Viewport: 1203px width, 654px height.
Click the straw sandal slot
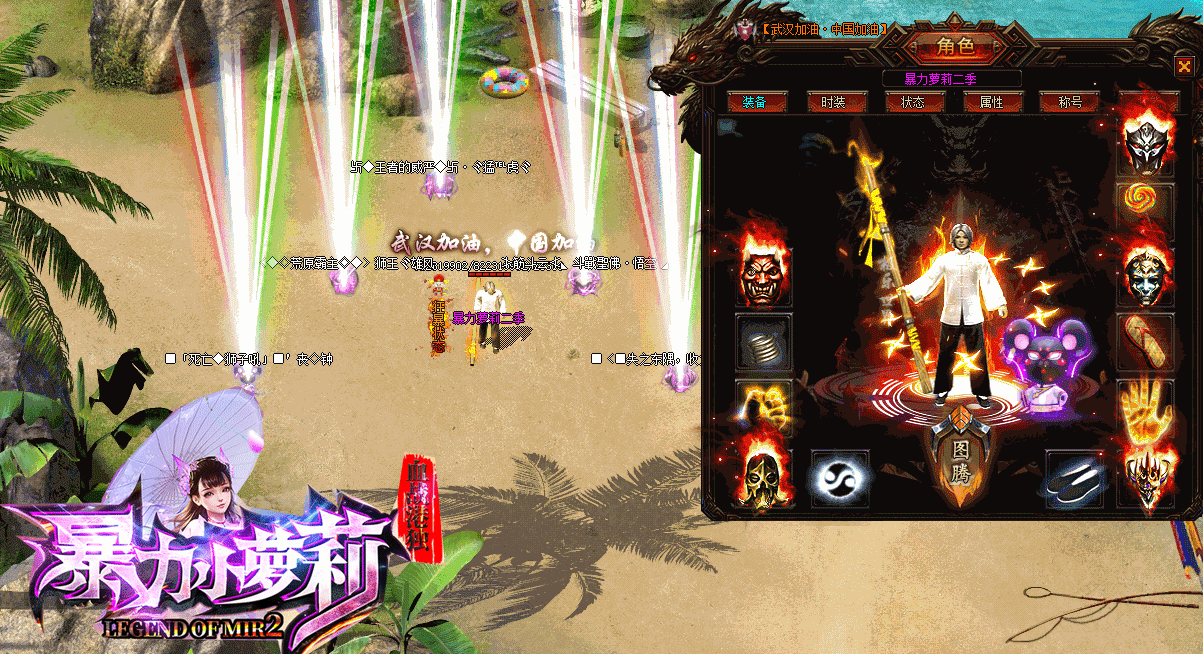pyautogui.click(x=1145, y=341)
